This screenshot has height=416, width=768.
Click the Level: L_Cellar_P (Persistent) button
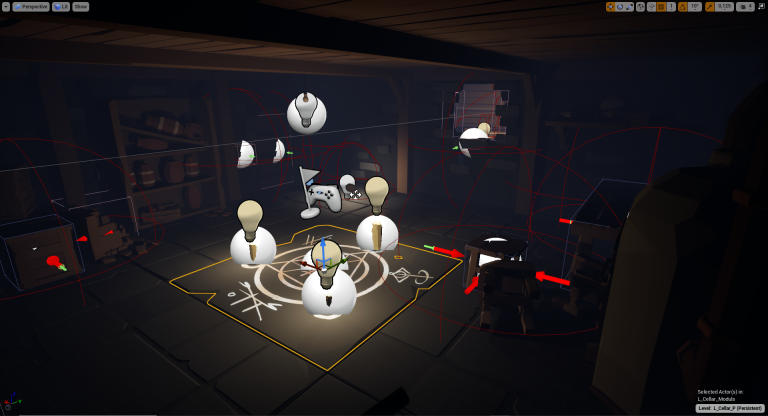tap(730, 408)
